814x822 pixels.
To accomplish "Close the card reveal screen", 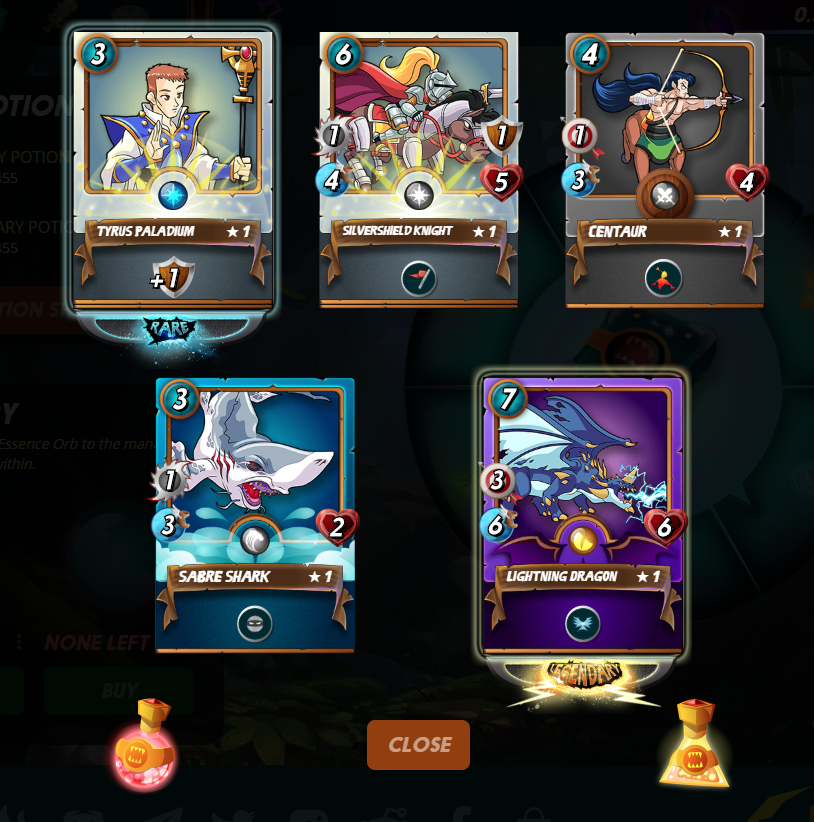I will [x=418, y=744].
